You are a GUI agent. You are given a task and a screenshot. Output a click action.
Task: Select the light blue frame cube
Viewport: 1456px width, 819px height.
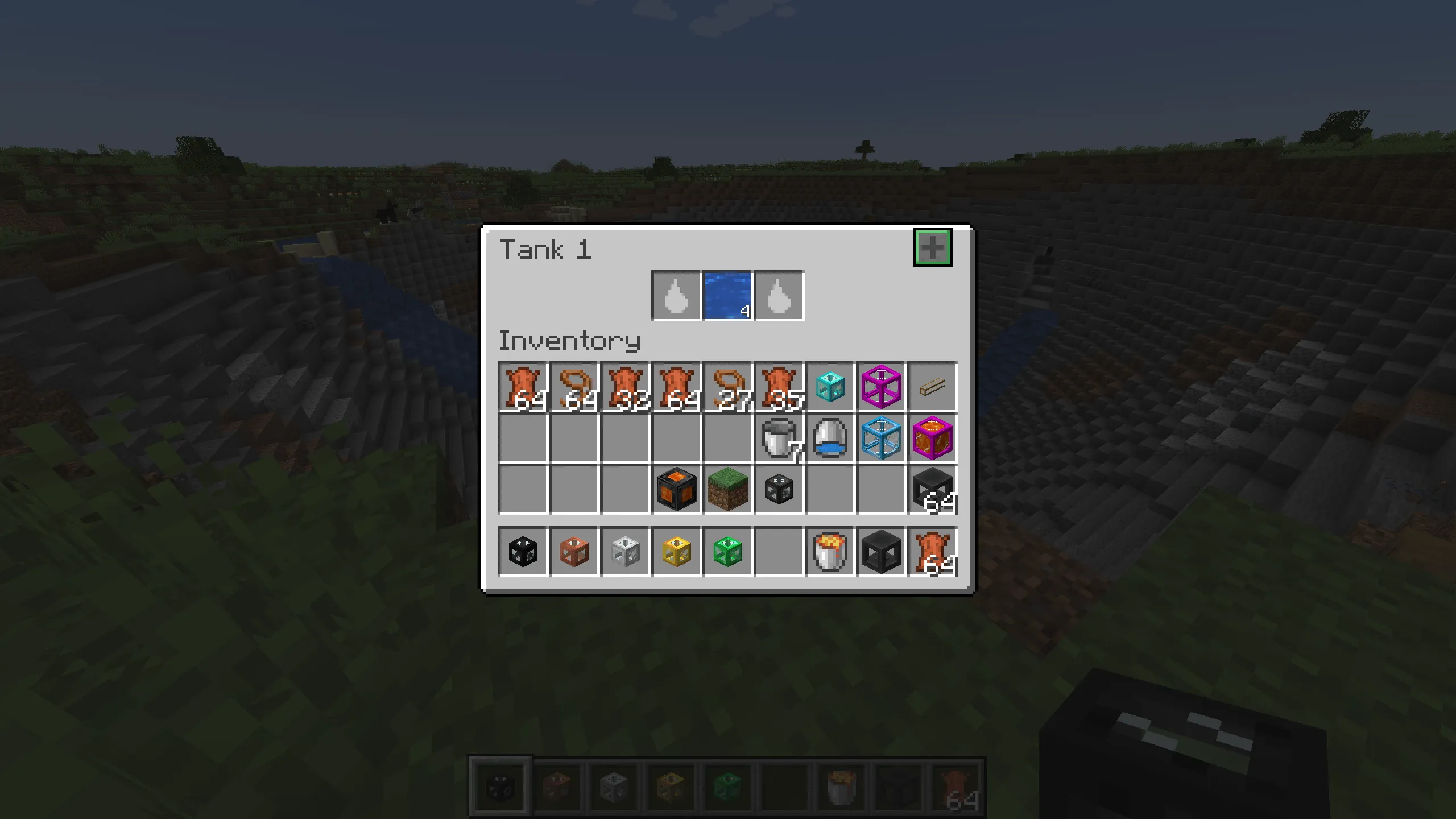882,438
